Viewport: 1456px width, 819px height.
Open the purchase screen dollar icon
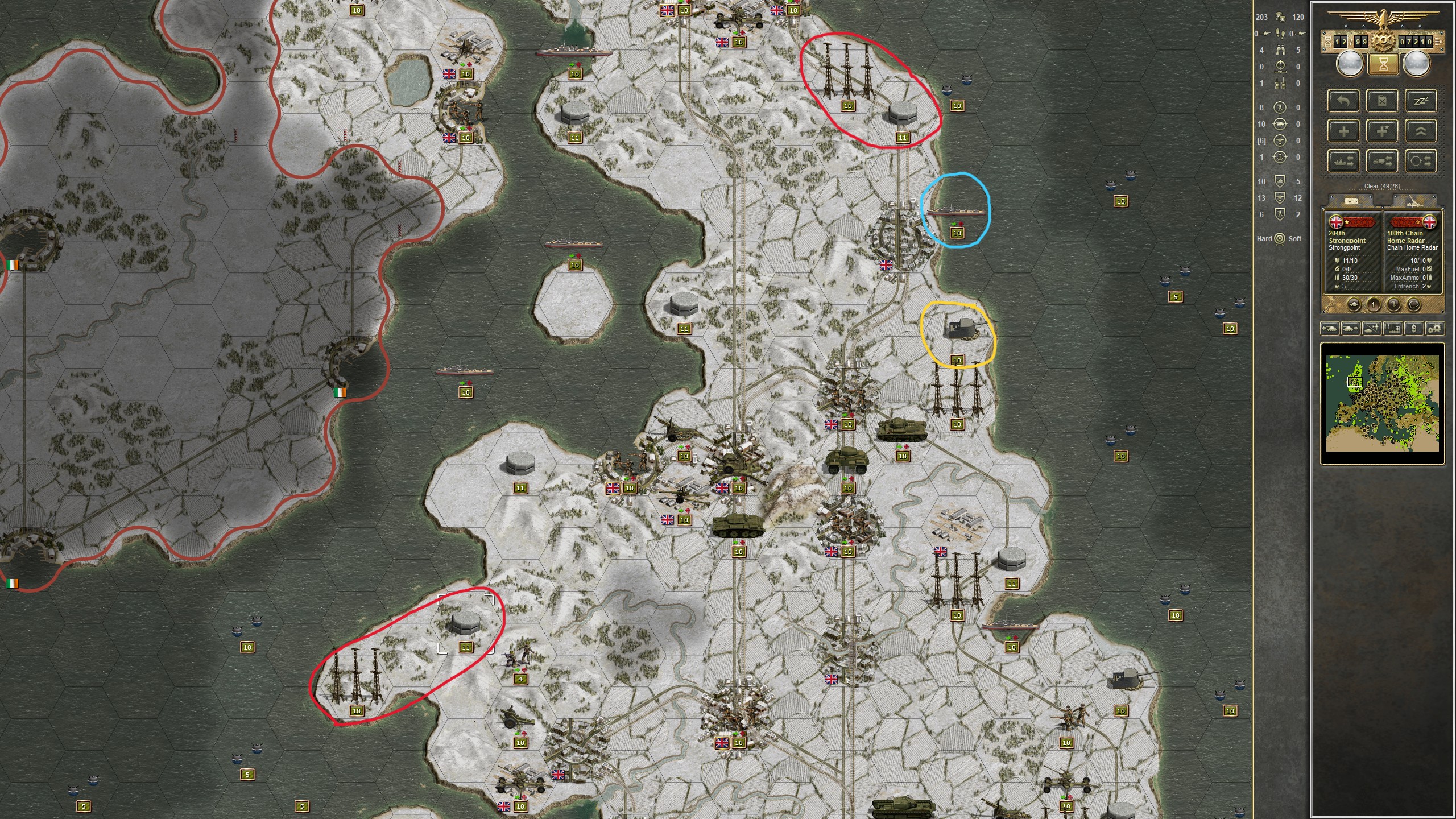pyautogui.click(x=1414, y=329)
